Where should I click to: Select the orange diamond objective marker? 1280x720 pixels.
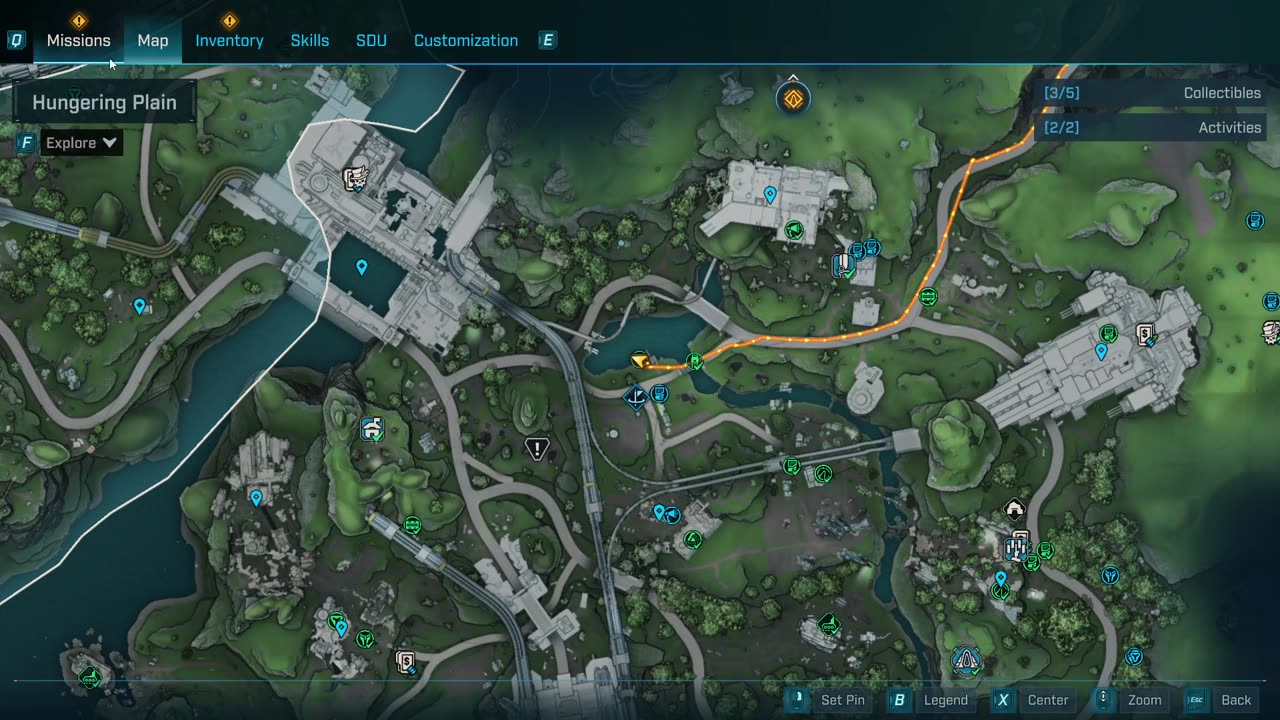pyautogui.click(x=793, y=99)
